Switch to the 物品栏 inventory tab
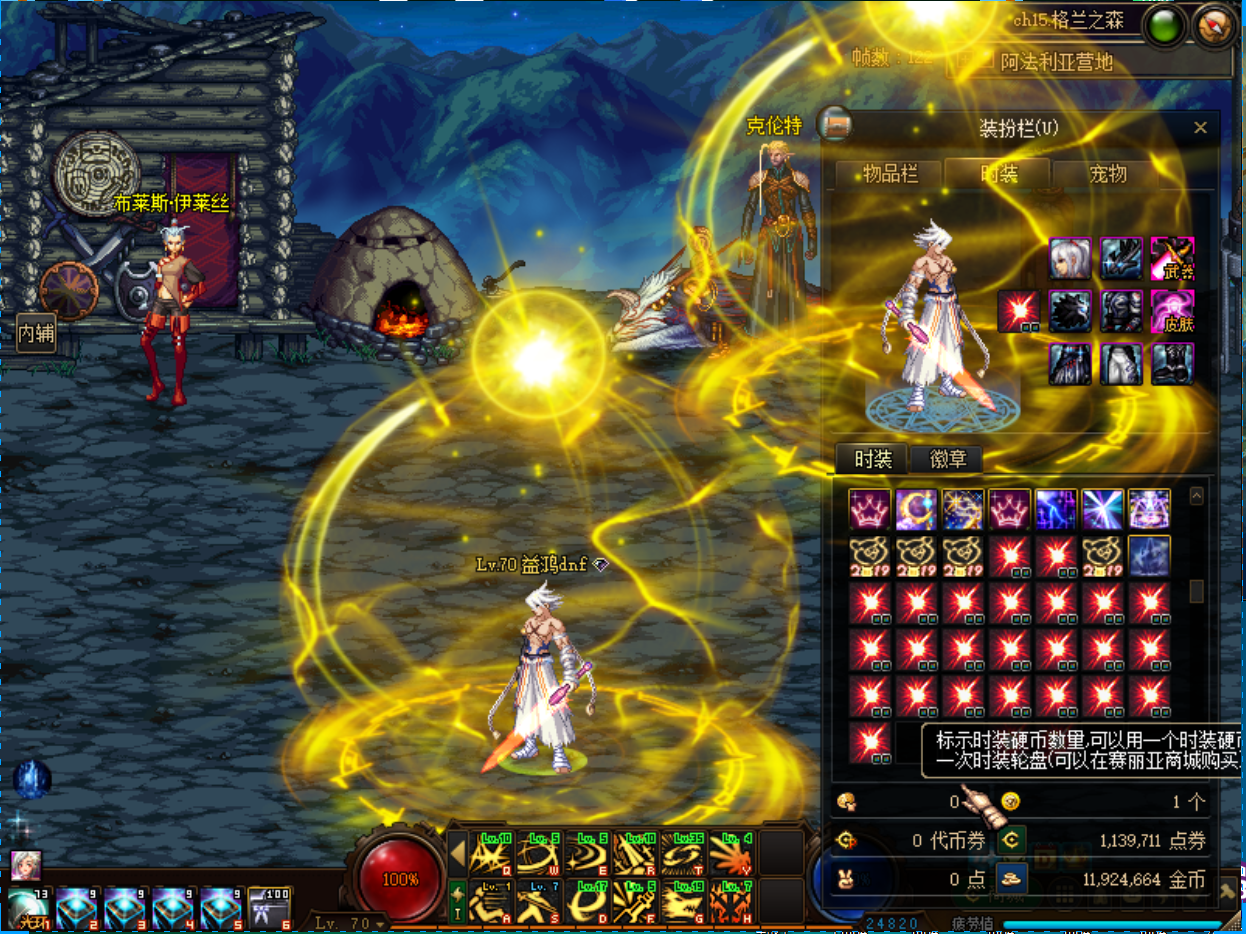Screen dimensions: 1246x934 (890, 175)
